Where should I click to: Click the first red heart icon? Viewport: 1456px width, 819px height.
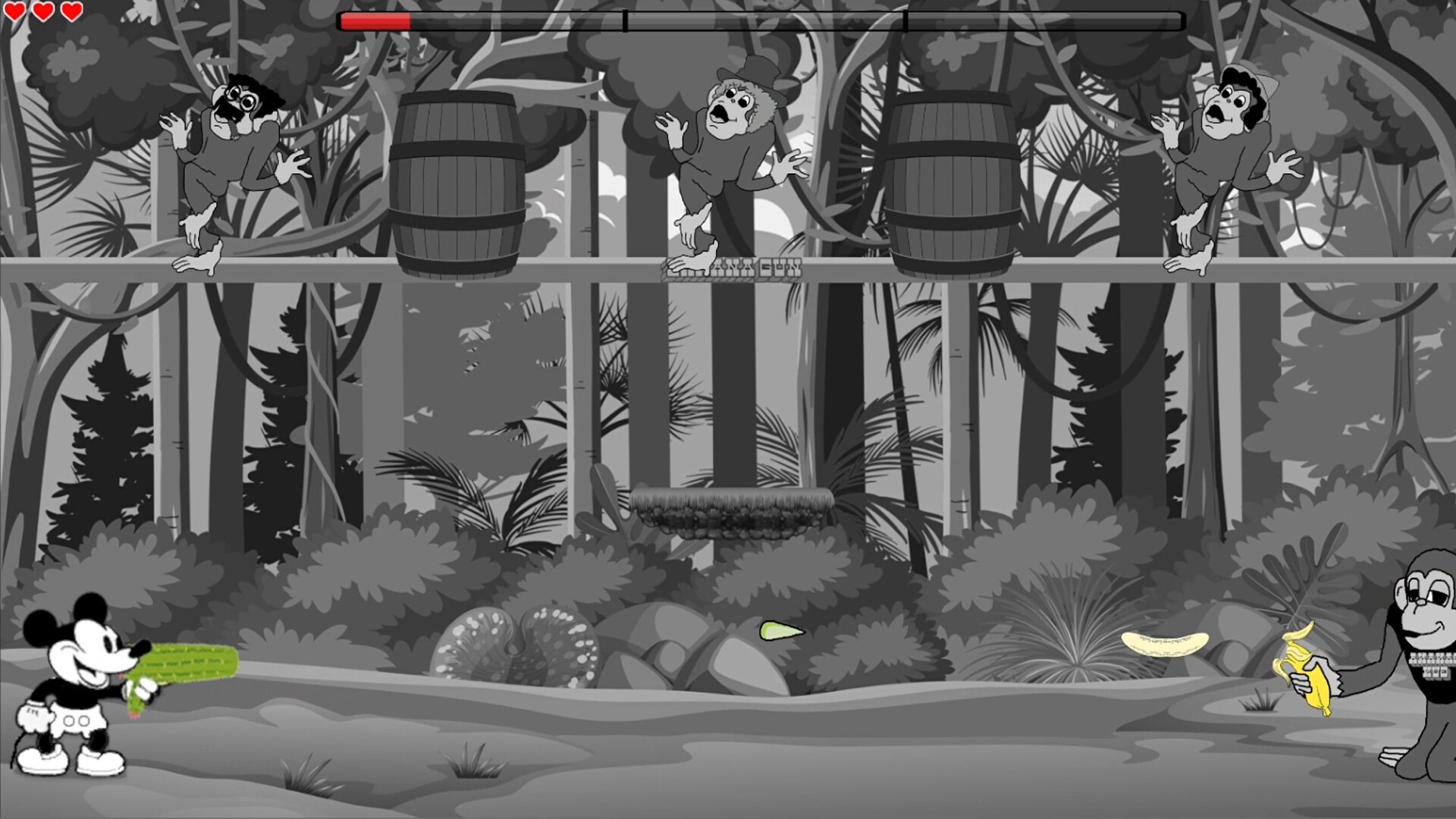coord(17,11)
